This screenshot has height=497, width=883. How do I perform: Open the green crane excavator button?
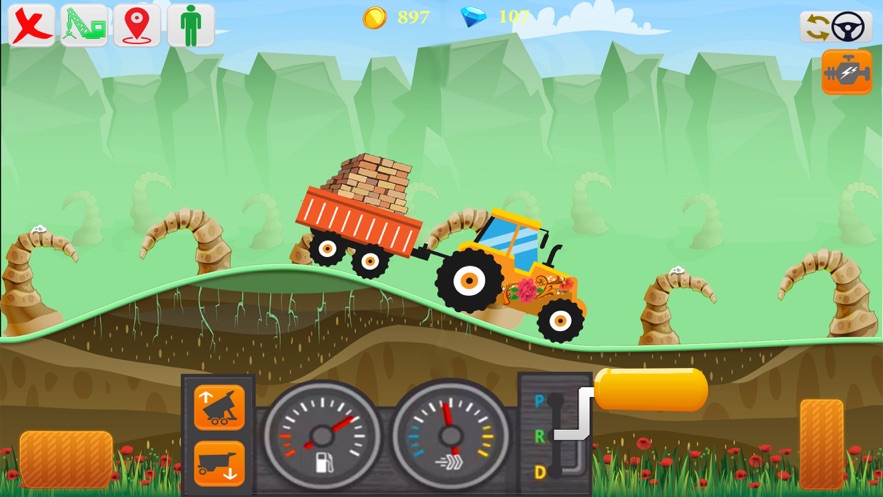pyautogui.click(x=85, y=26)
